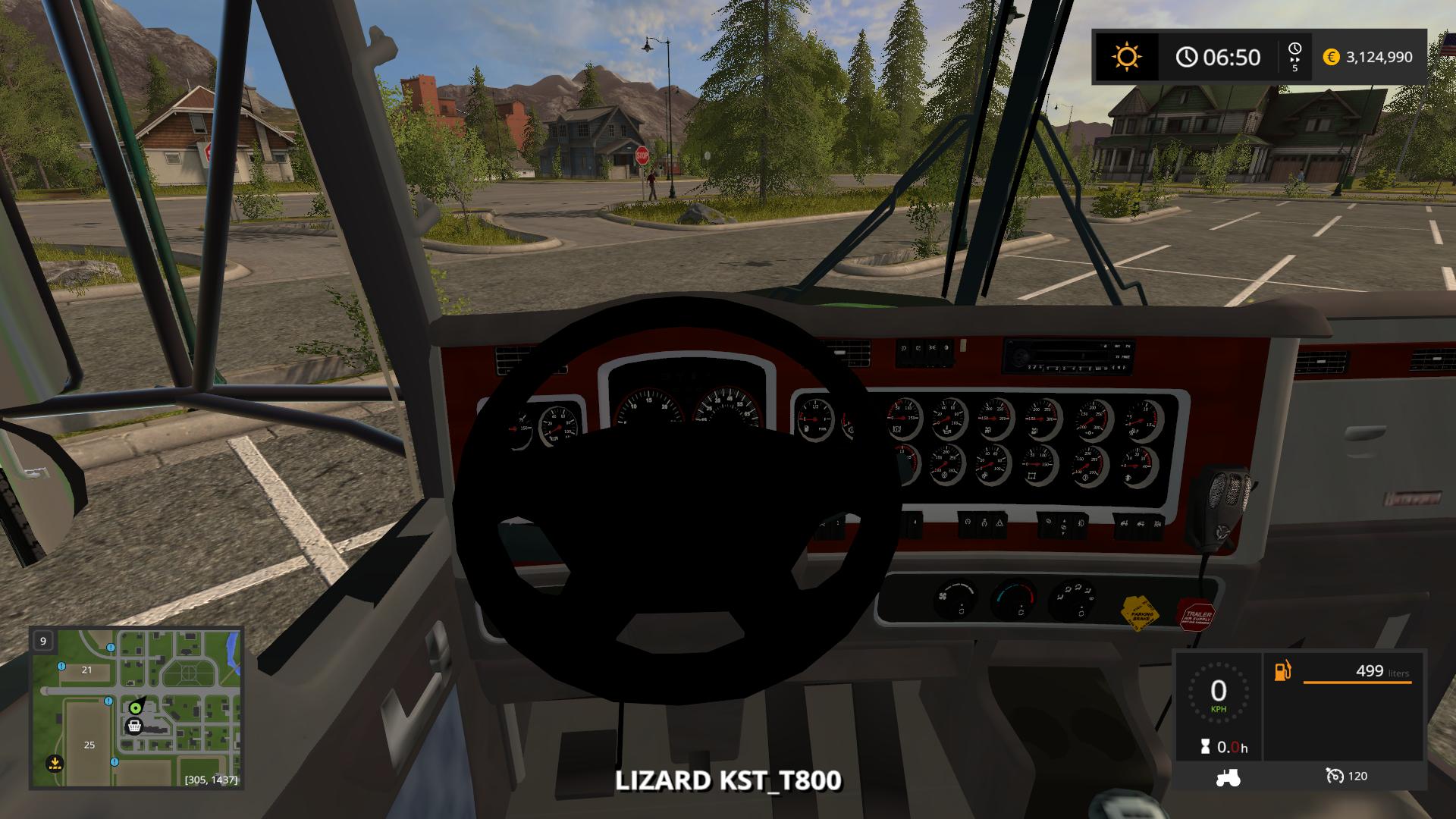Click the time scale clock icon

[x=1294, y=49]
